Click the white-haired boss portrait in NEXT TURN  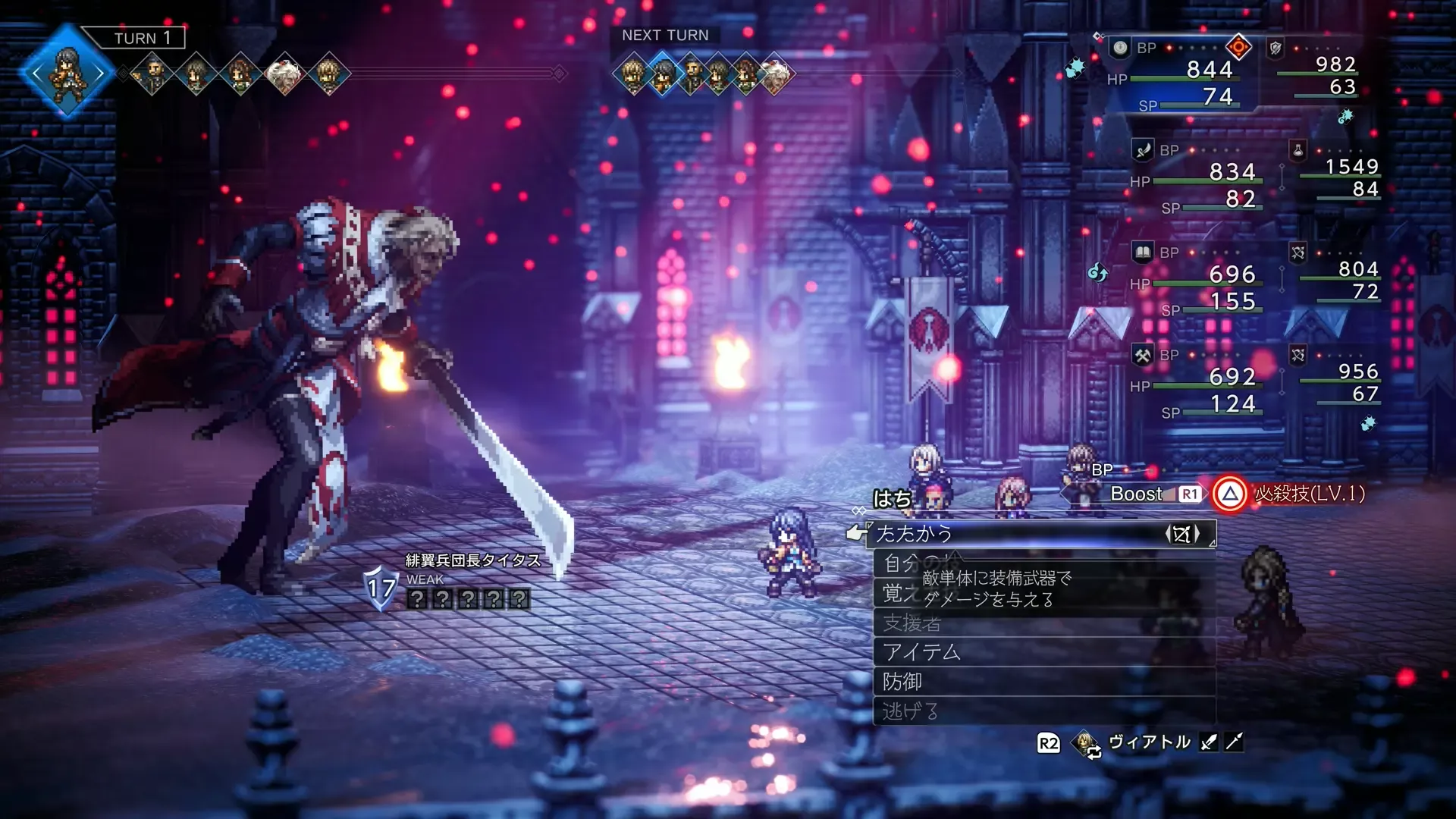tap(775, 74)
